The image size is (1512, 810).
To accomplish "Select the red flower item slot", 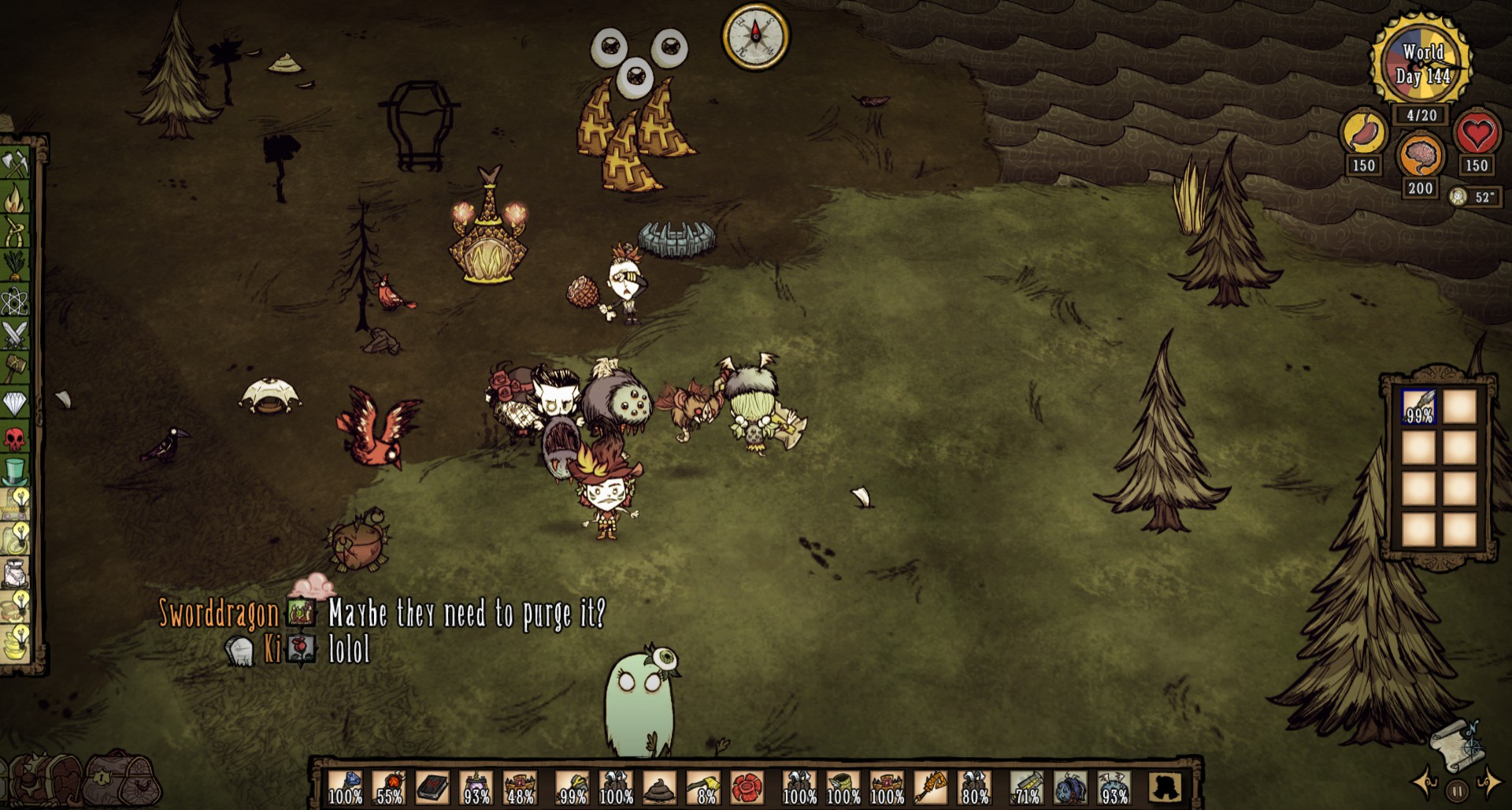I will coord(748,788).
